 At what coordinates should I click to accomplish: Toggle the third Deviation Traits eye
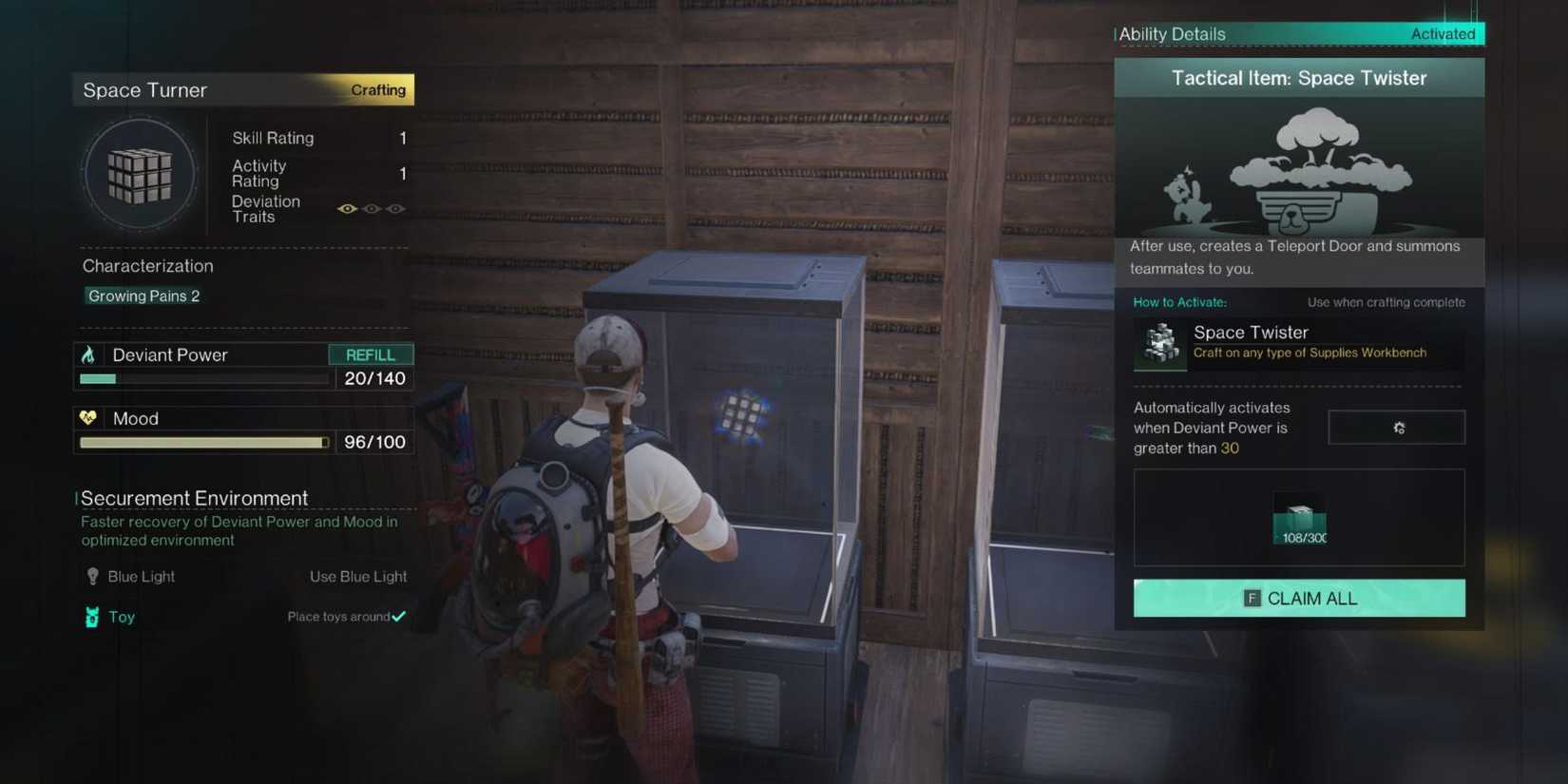[395, 208]
